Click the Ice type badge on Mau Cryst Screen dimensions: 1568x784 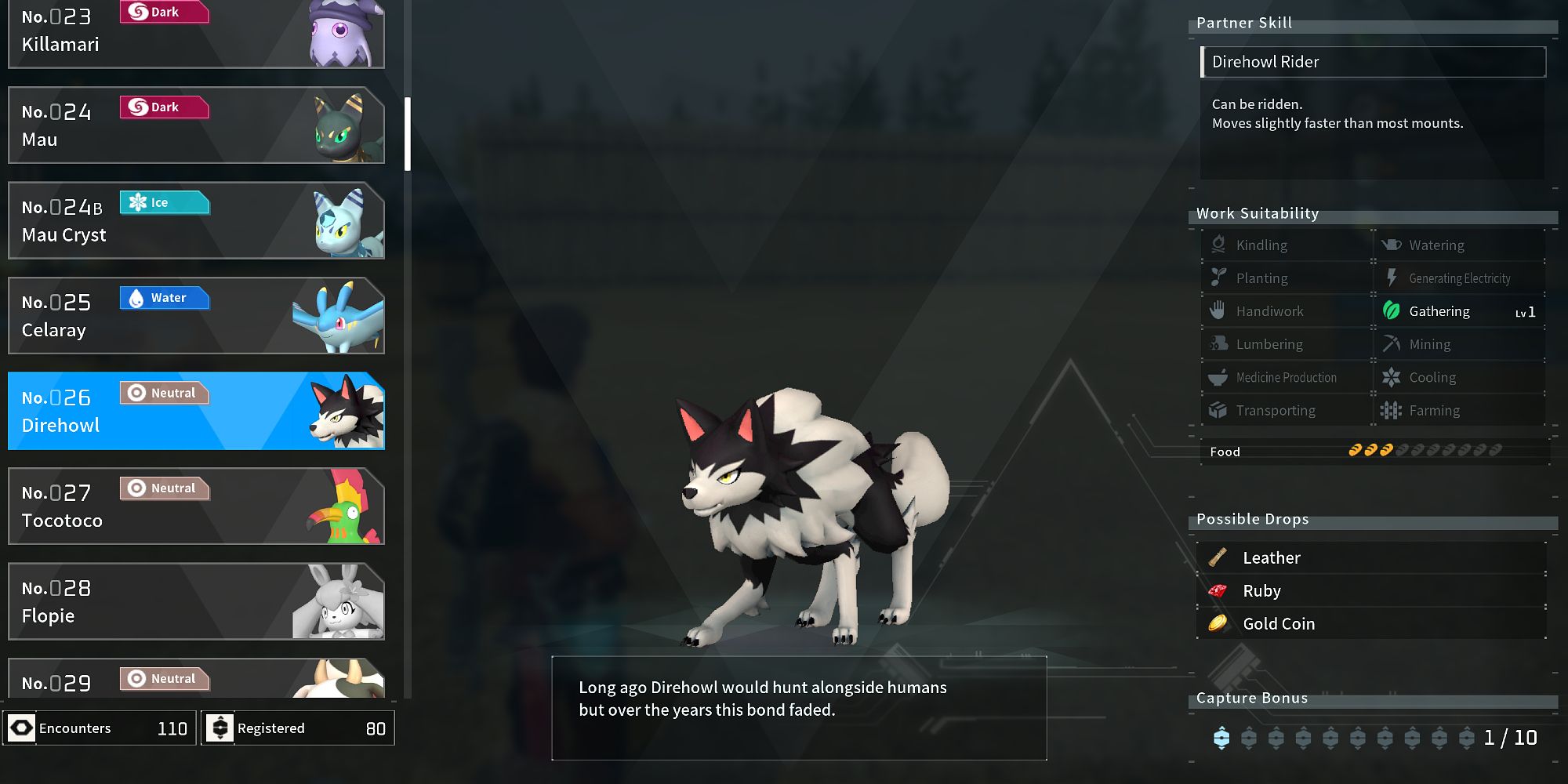pyautogui.click(x=164, y=202)
